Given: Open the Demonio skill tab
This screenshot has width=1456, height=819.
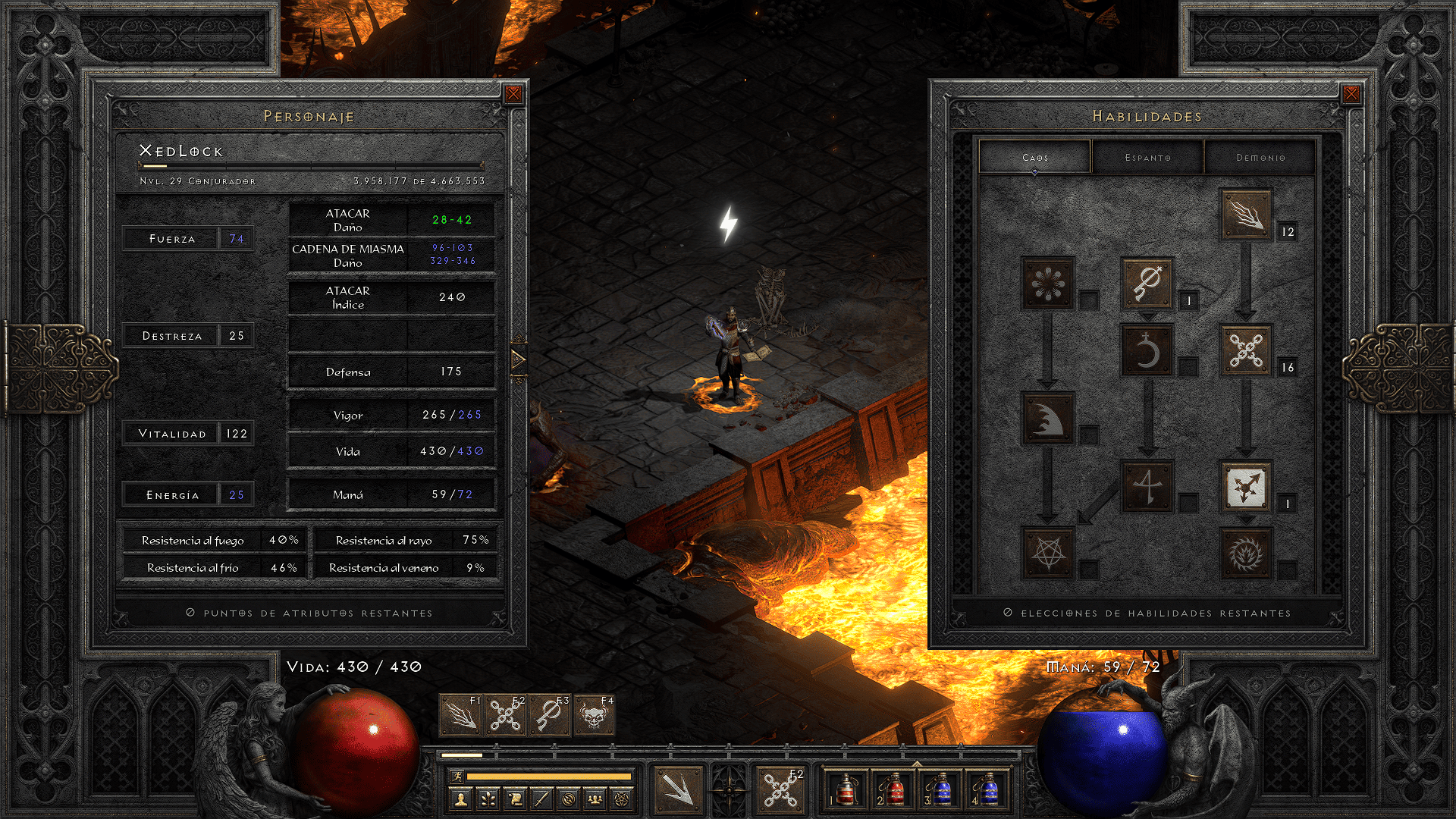Looking at the screenshot, I should pyautogui.click(x=1260, y=158).
